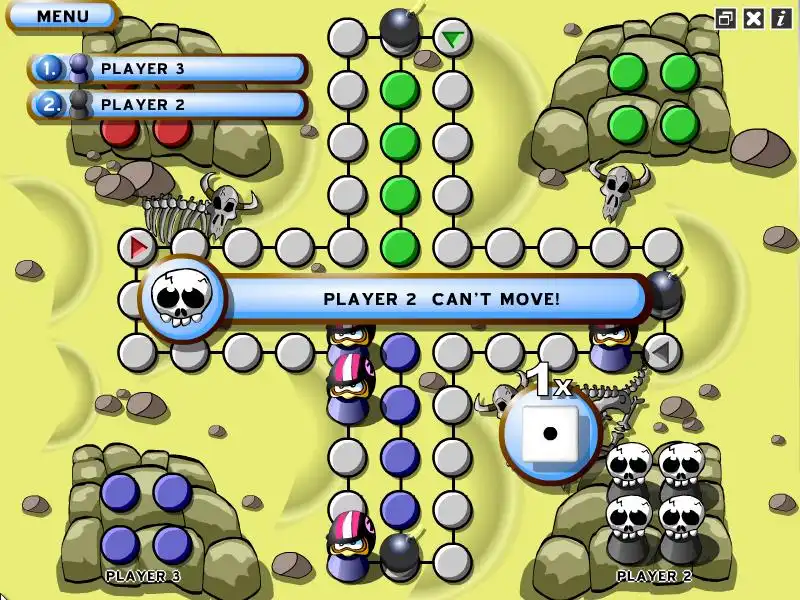The image size is (800, 600).
Task: Open the MENU button
Action: pos(62,15)
